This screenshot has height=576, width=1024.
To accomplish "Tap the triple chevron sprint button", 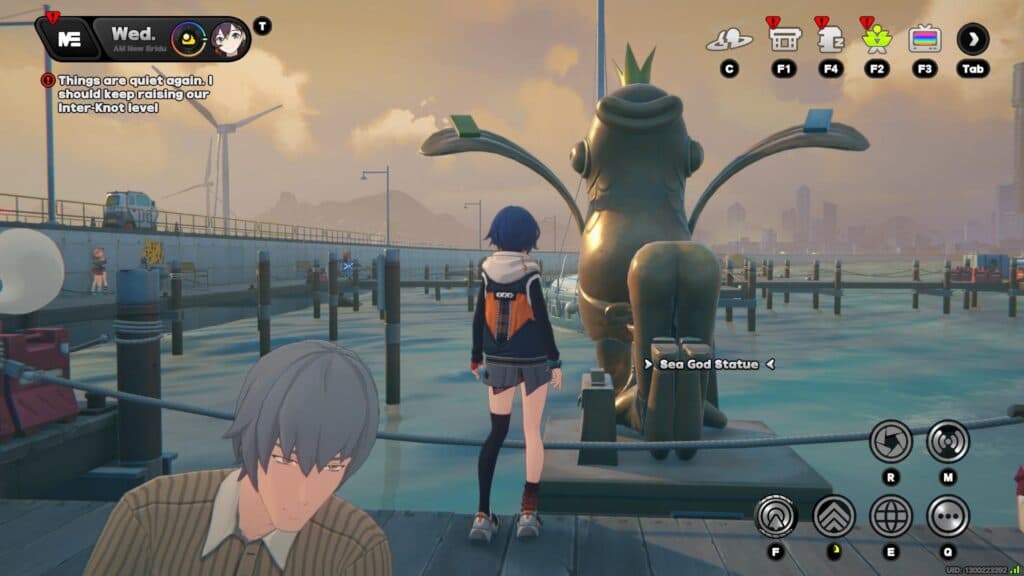I will pyautogui.click(x=833, y=516).
